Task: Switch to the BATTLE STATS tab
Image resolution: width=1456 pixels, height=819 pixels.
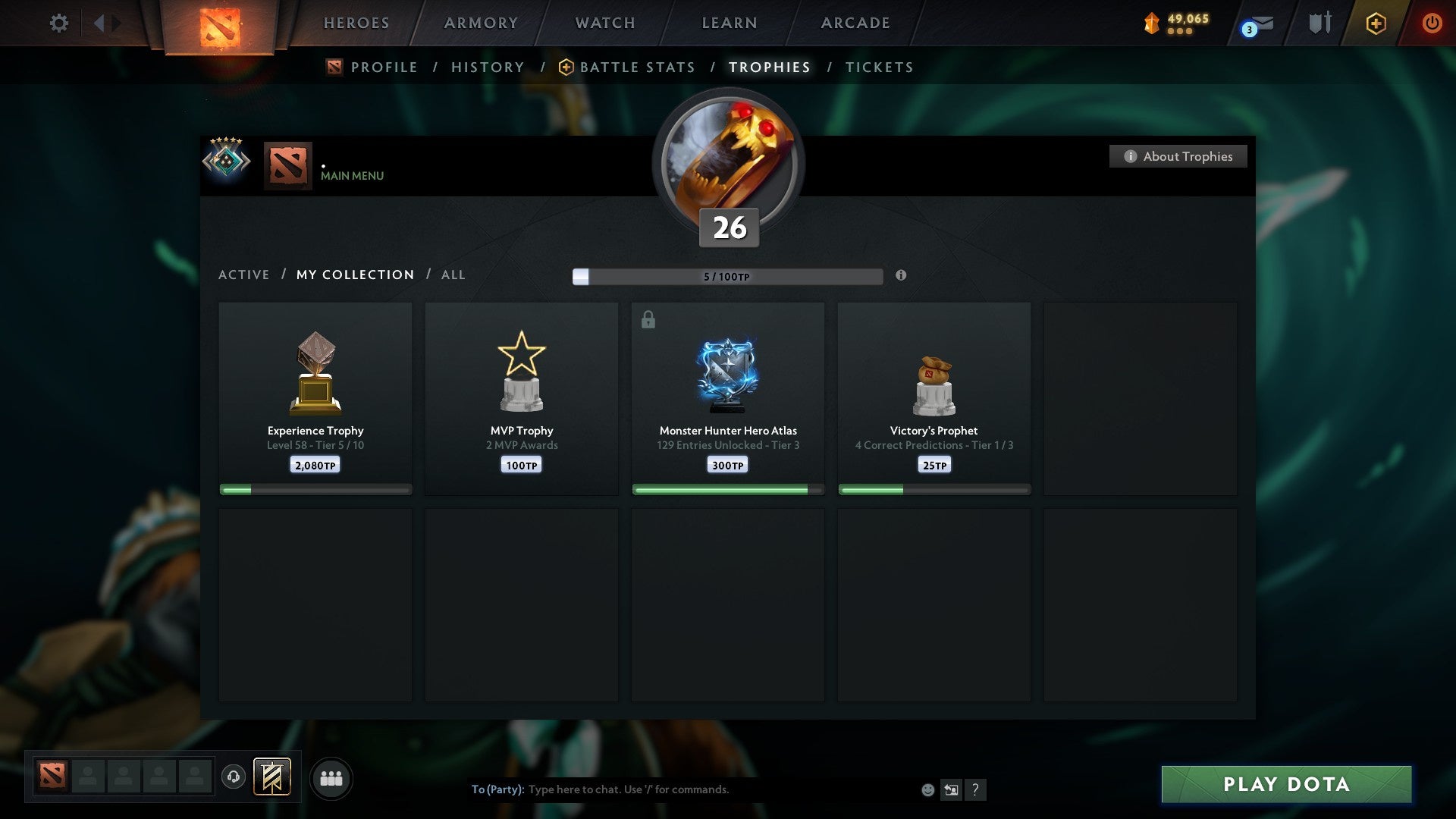Action: (637, 67)
